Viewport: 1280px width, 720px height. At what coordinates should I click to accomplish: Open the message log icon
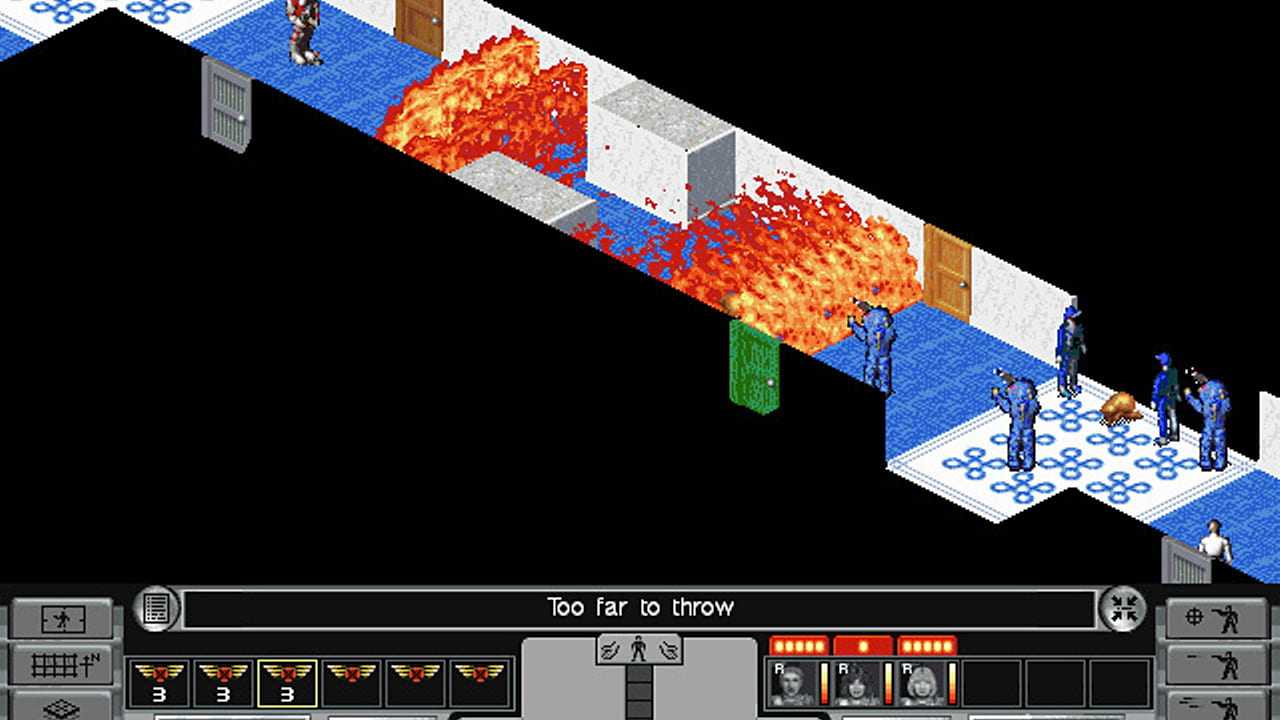tap(156, 608)
